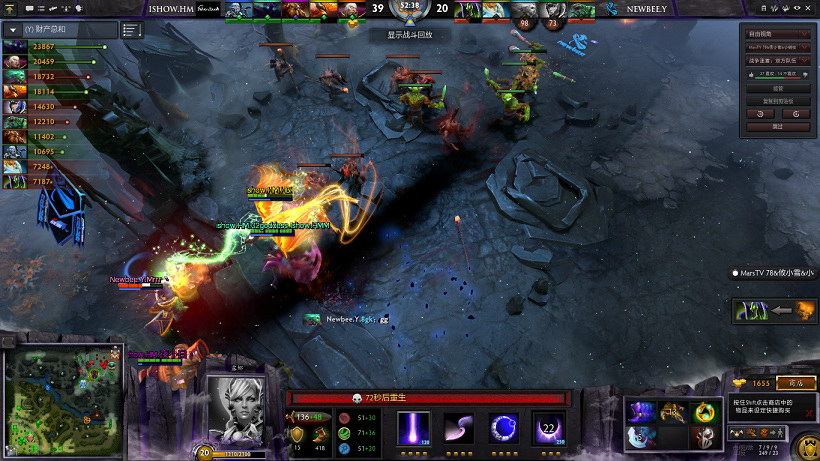Select the Luna hero portrait
Screen dimensions: 820x461
pos(235,408)
